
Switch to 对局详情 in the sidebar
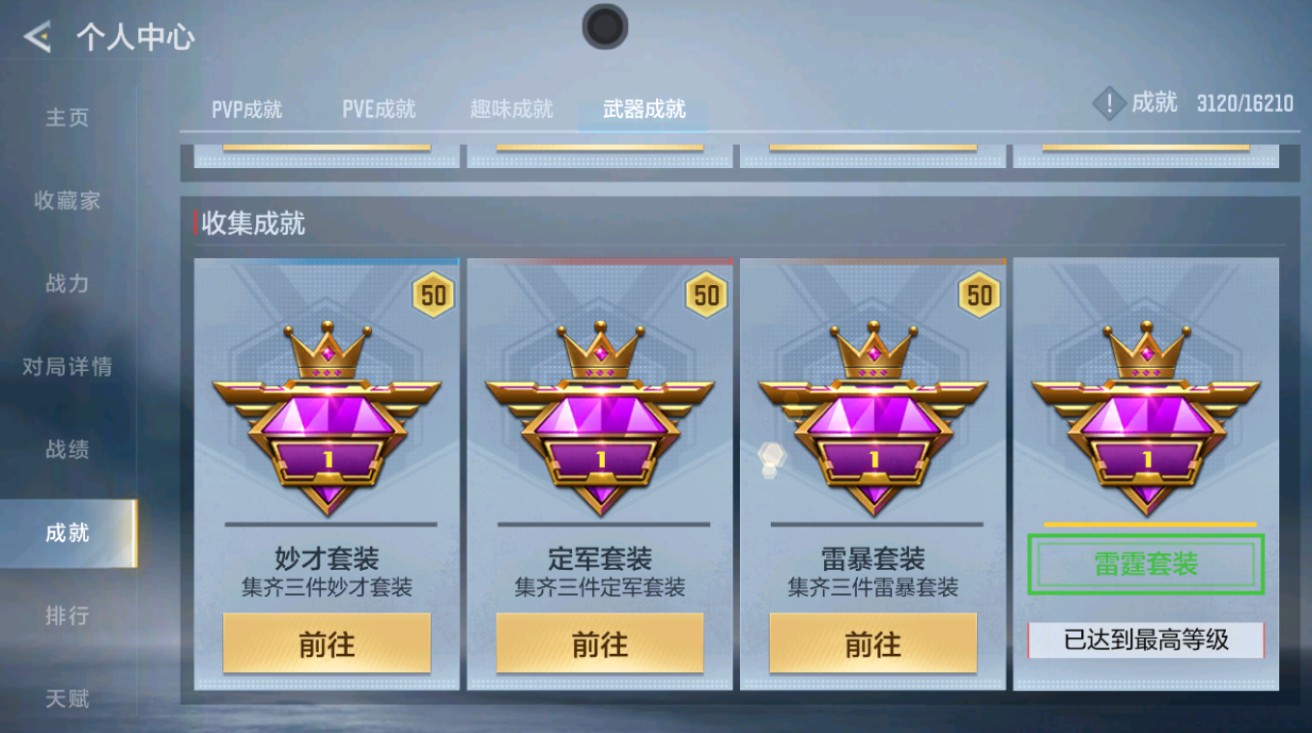[68, 367]
